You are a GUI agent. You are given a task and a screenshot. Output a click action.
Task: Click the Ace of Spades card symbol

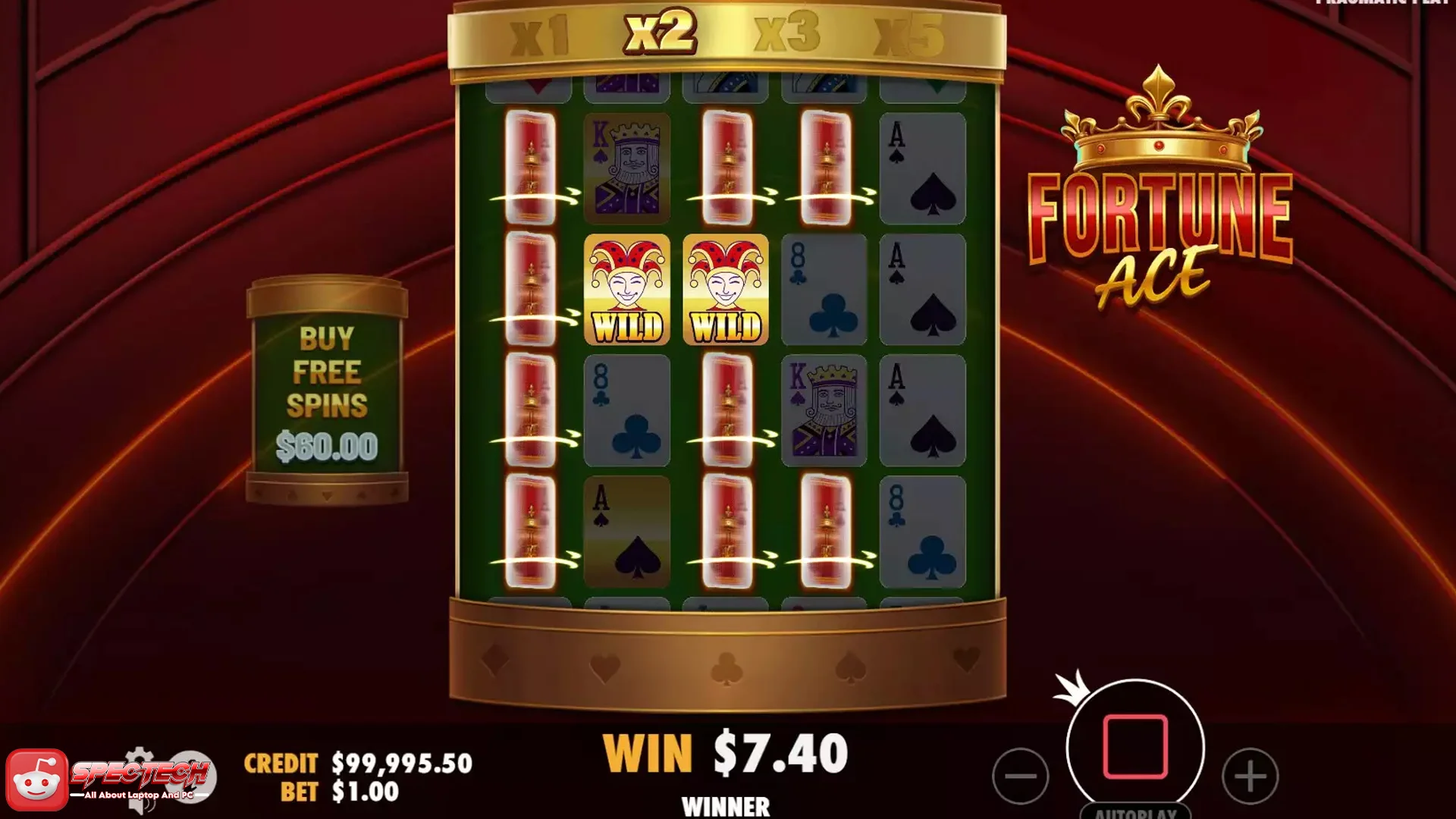click(921, 171)
